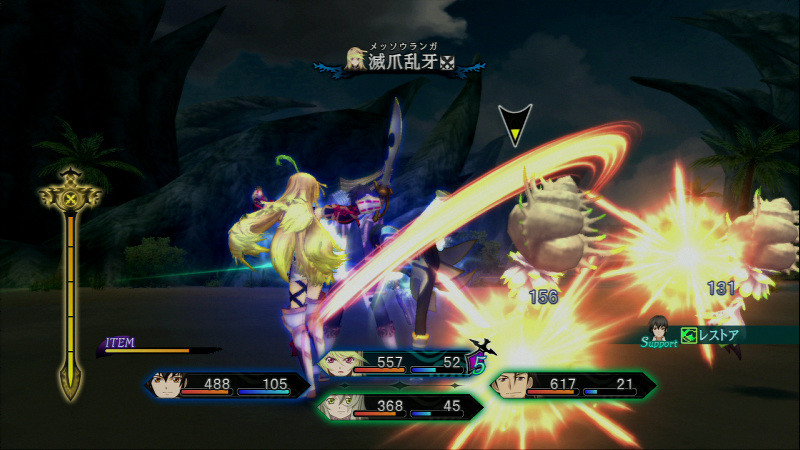This screenshot has width=800, height=450.
Task: Select the golden emblem atop the sword gauge
Action: tap(69, 196)
